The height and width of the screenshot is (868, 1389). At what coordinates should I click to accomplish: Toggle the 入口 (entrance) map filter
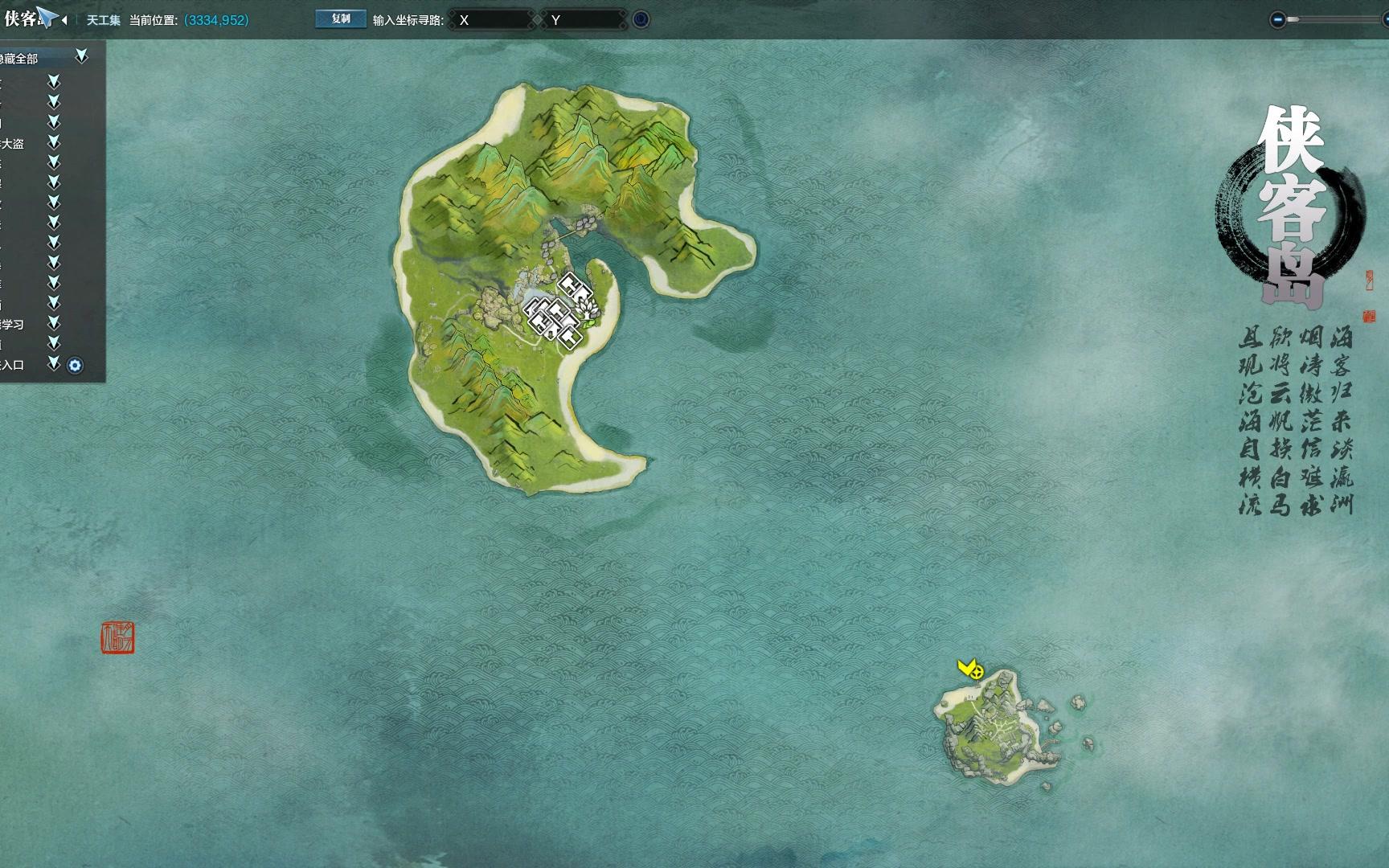coord(54,364)
